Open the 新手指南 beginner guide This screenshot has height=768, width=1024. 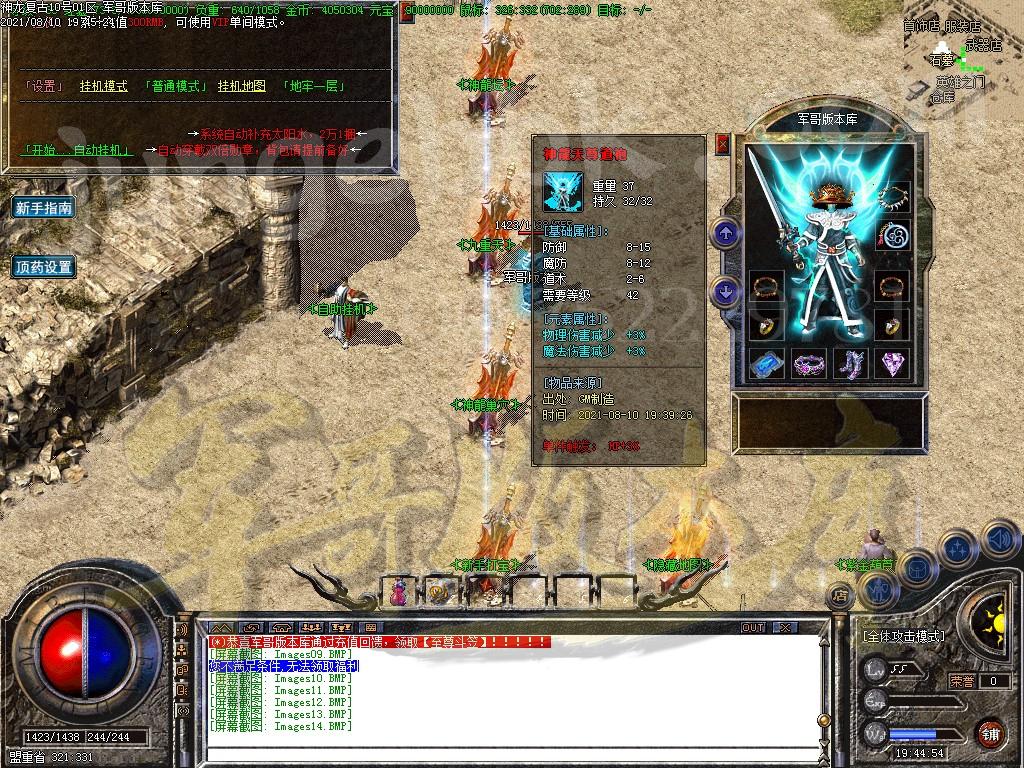coord(44,208)
